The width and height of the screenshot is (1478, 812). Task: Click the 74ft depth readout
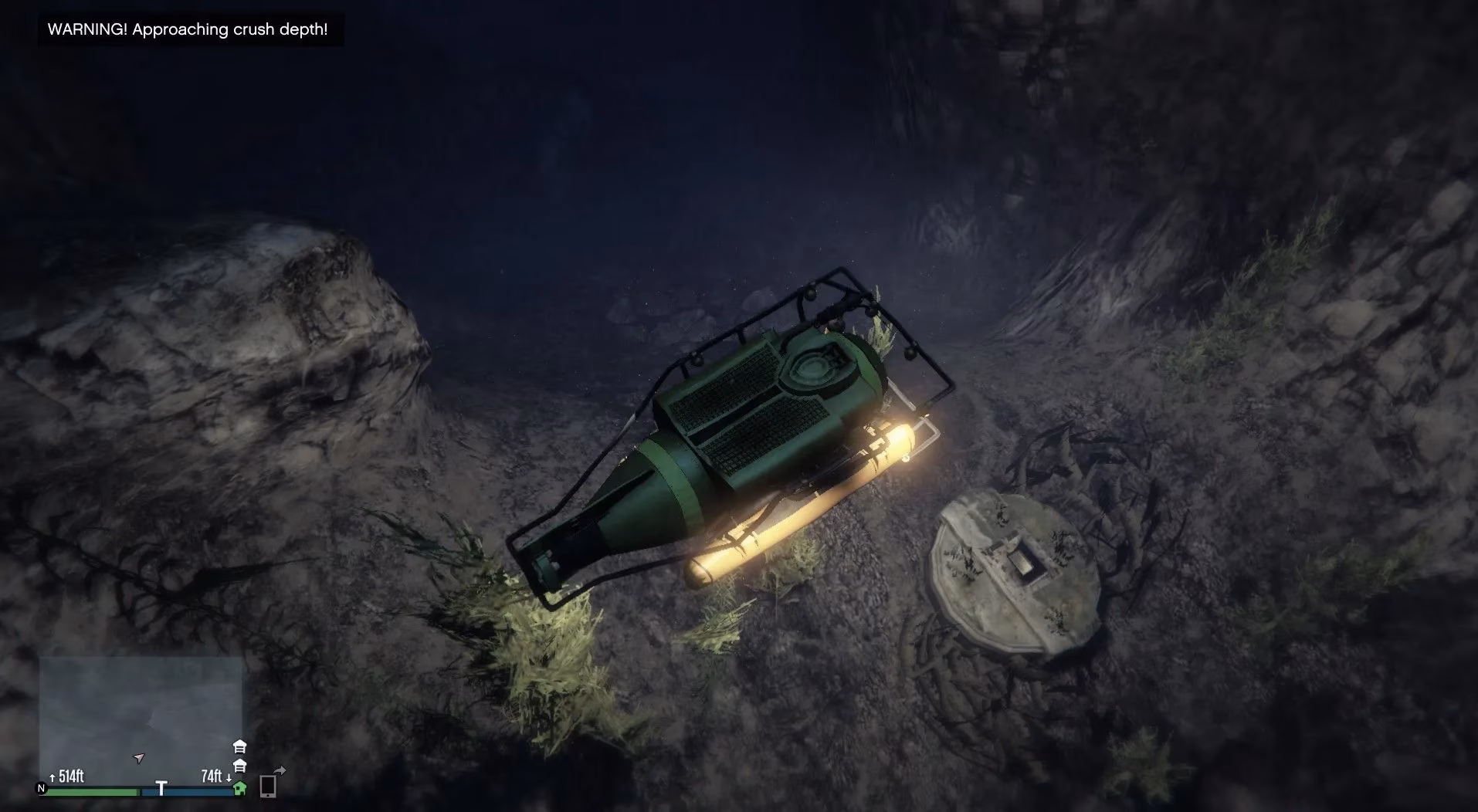212,776
